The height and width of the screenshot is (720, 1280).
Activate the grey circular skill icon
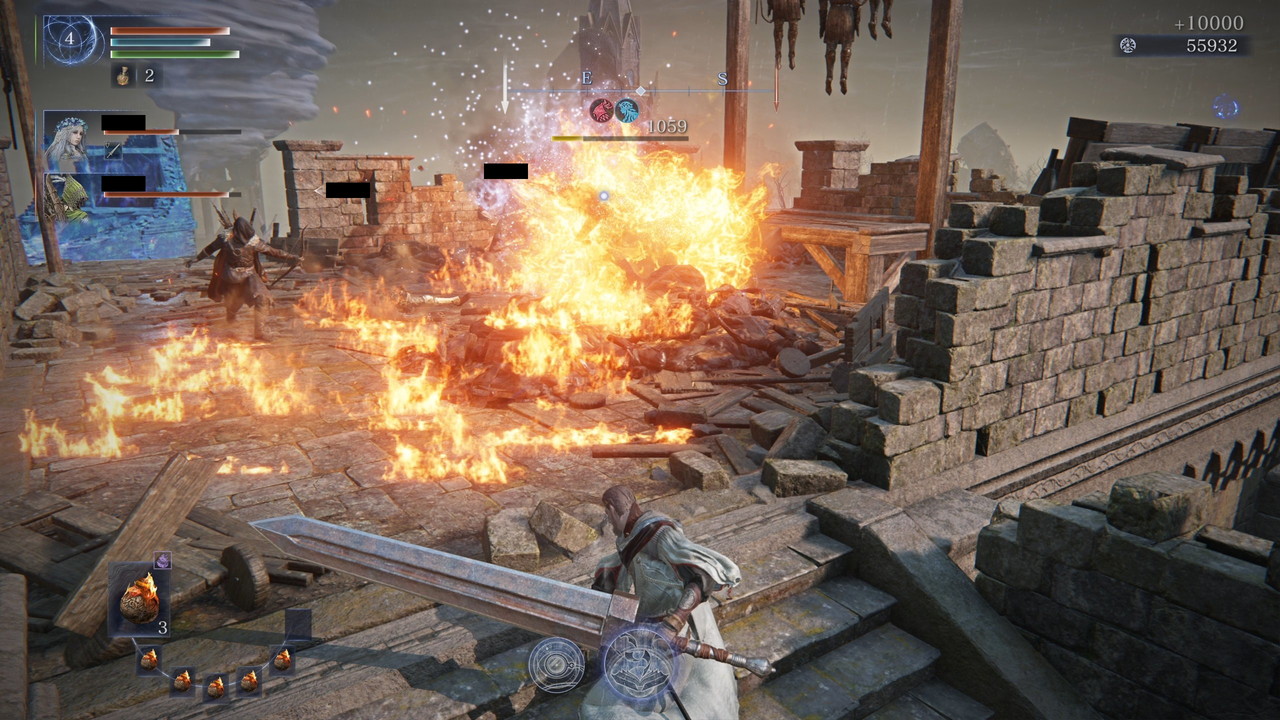tap(557, 663)
